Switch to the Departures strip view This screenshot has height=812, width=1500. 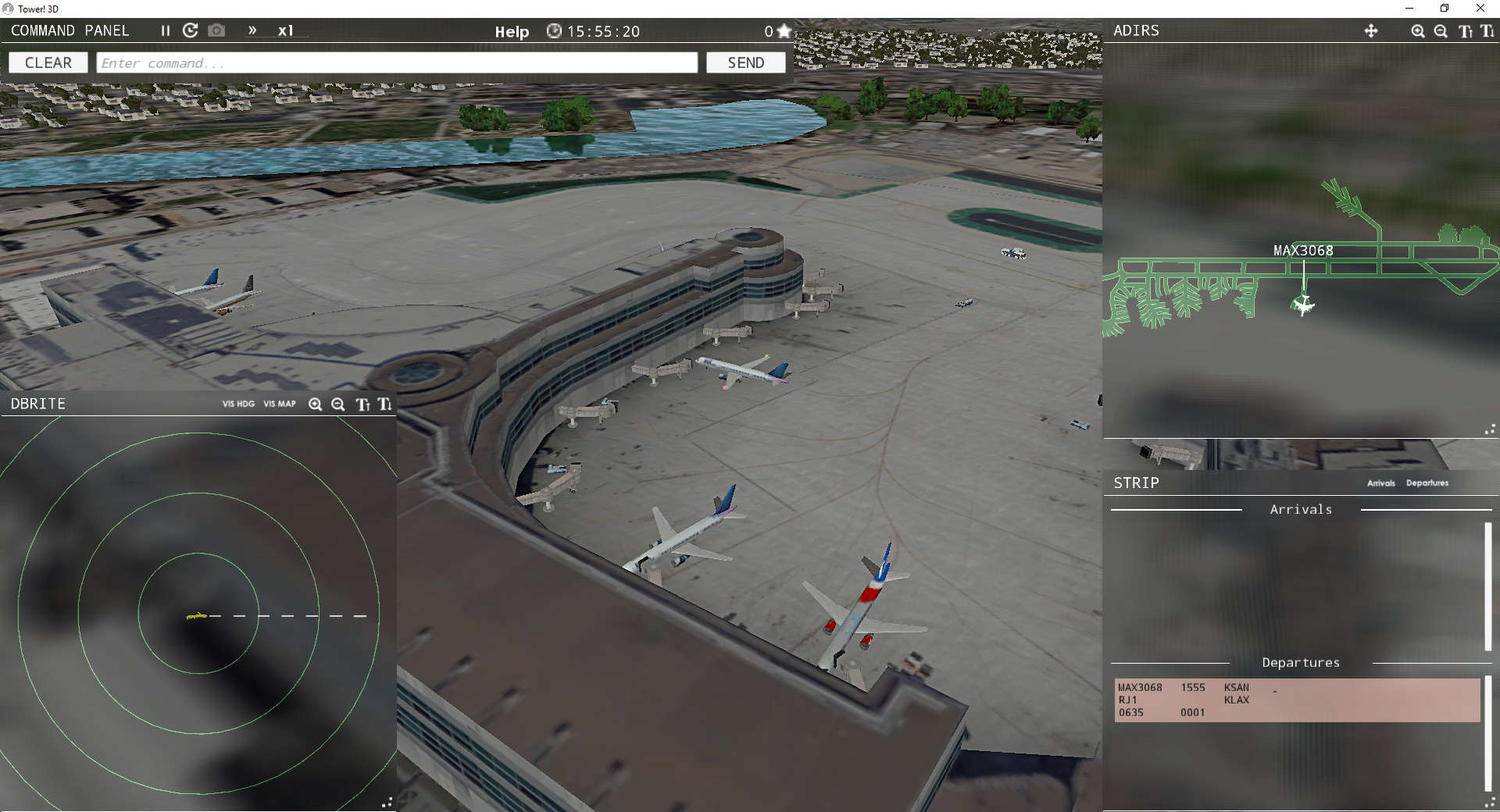[1427, 483]
